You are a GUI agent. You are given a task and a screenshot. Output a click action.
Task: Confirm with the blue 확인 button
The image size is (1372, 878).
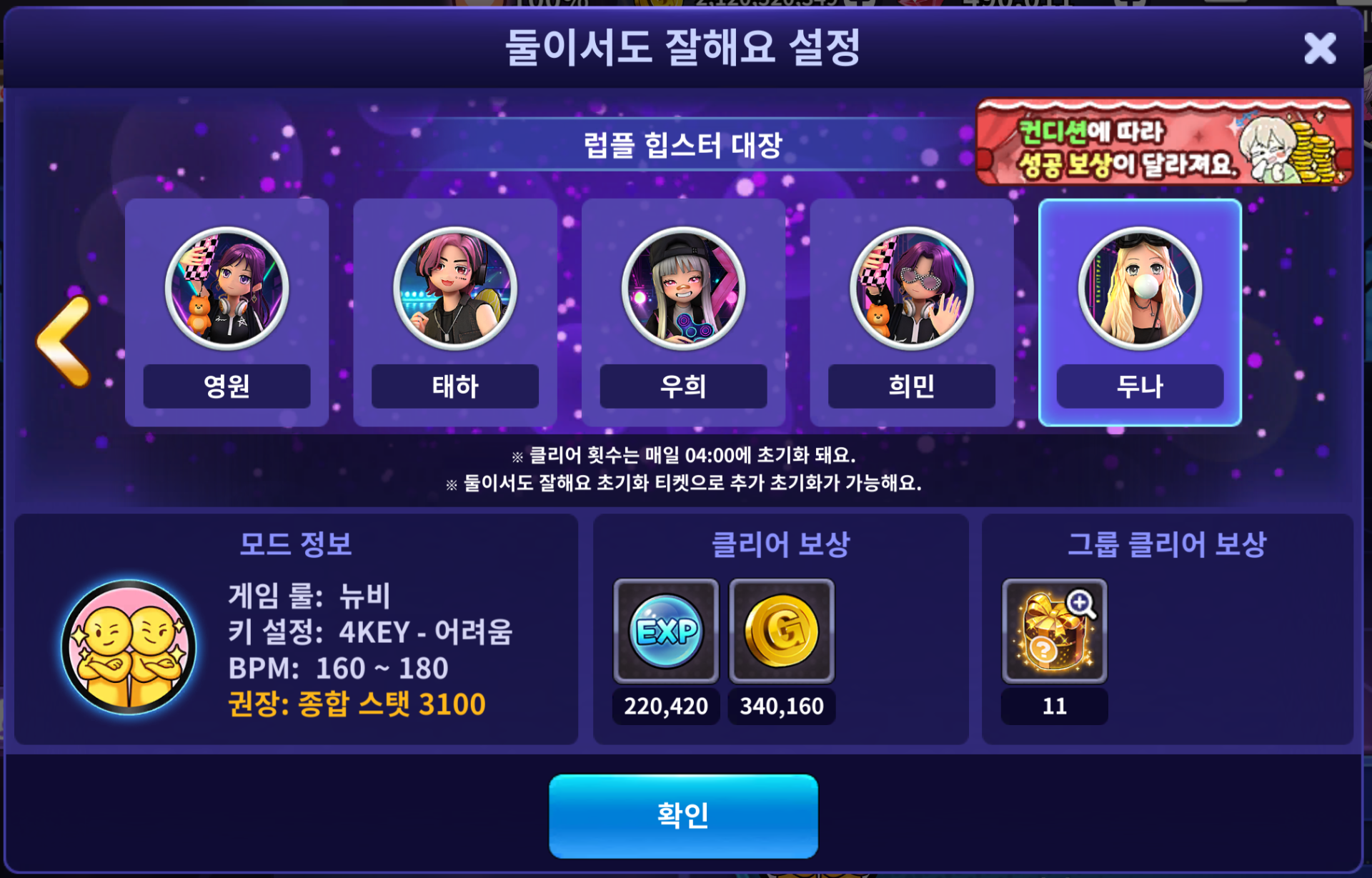[x=683, y=815]
